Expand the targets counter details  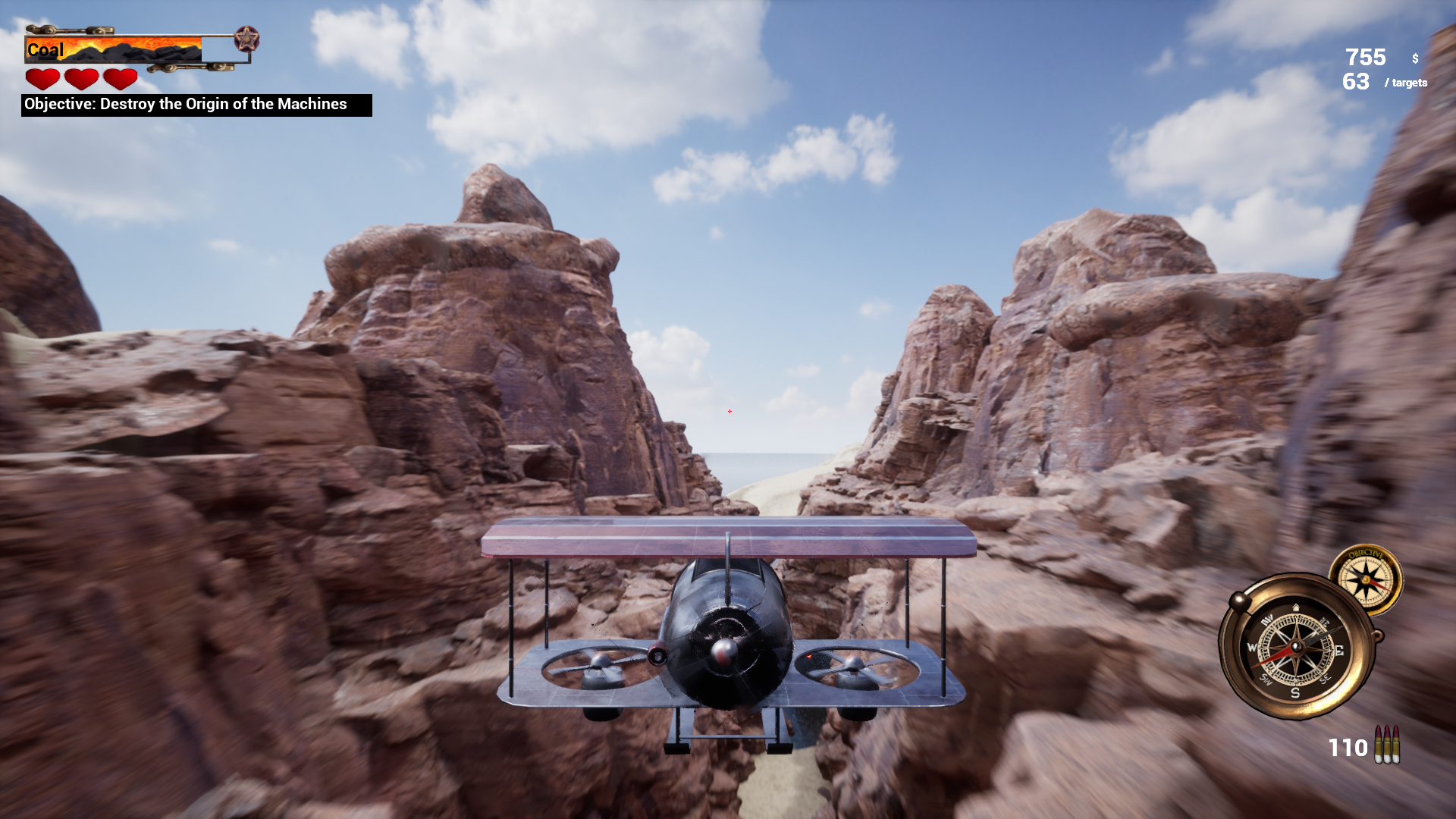point(1407,84)
